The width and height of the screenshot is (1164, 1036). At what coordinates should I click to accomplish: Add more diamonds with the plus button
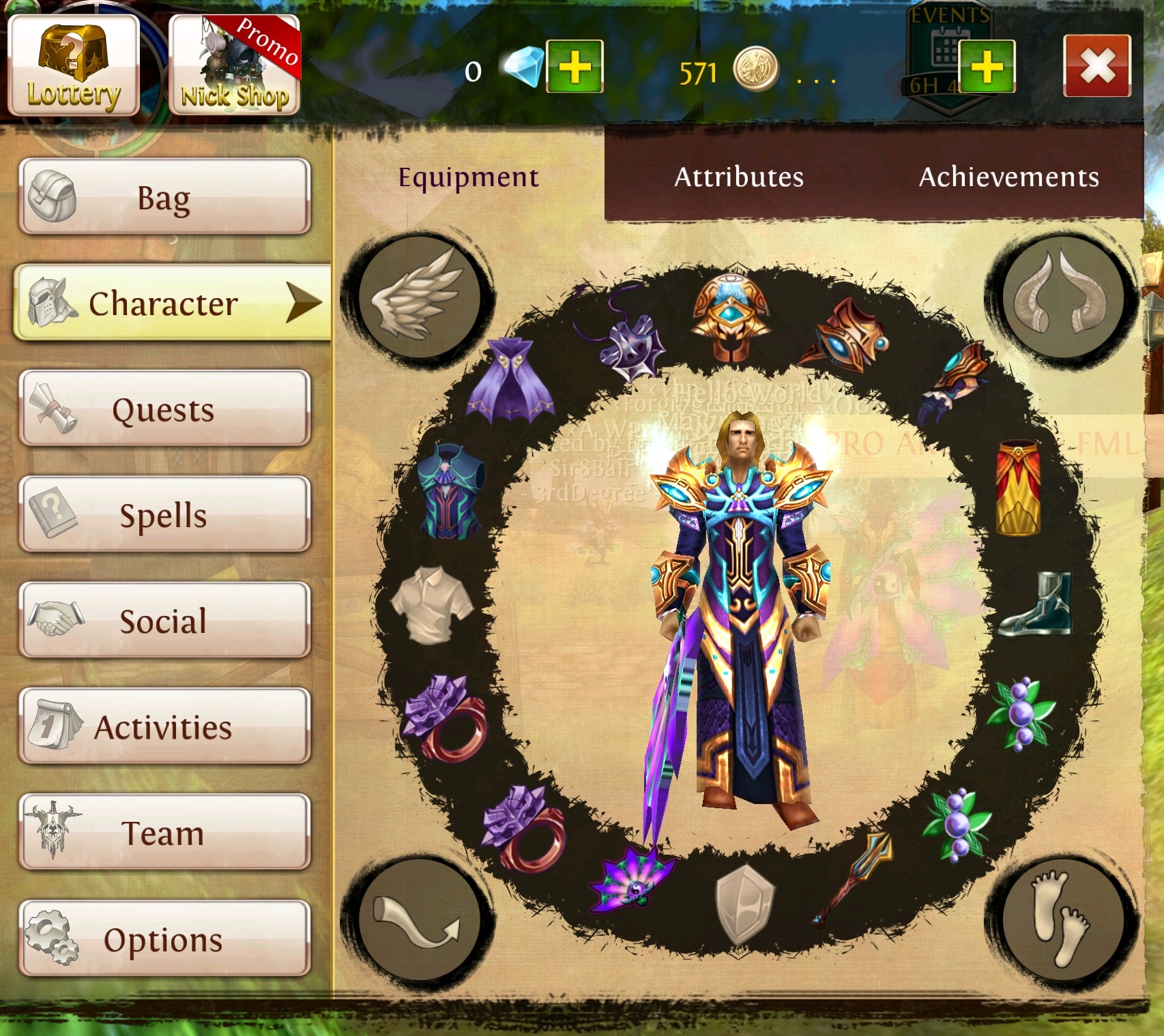pos(574,67)
